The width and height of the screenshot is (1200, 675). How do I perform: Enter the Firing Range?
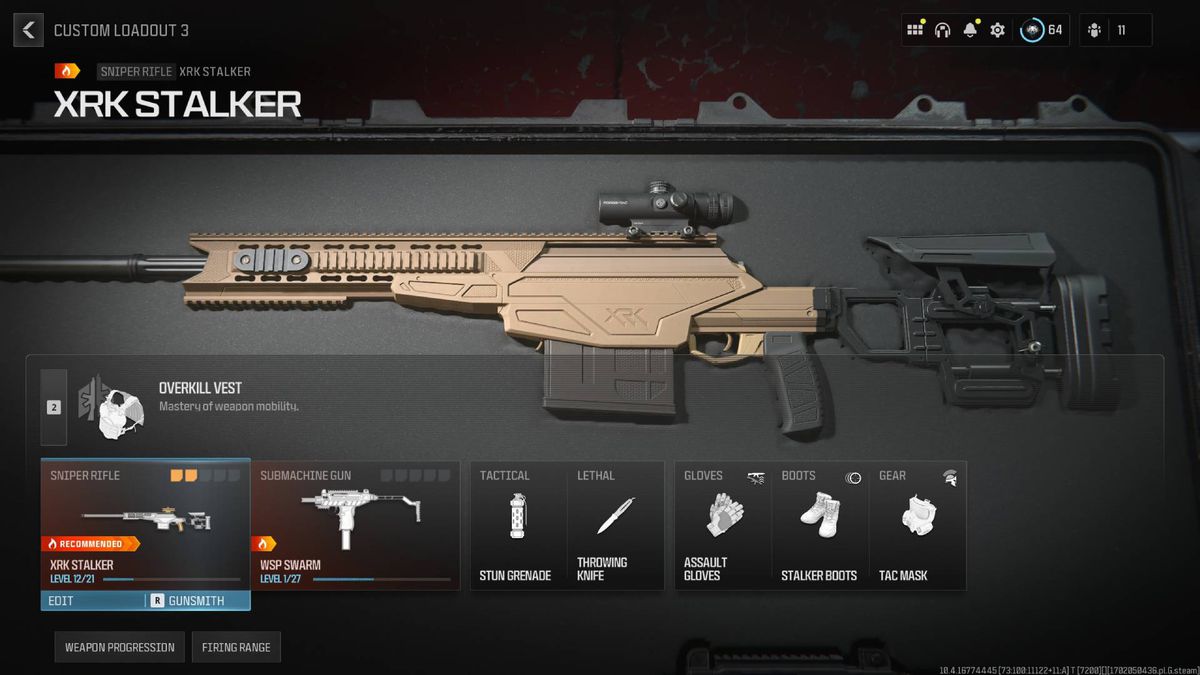point(236,647)
